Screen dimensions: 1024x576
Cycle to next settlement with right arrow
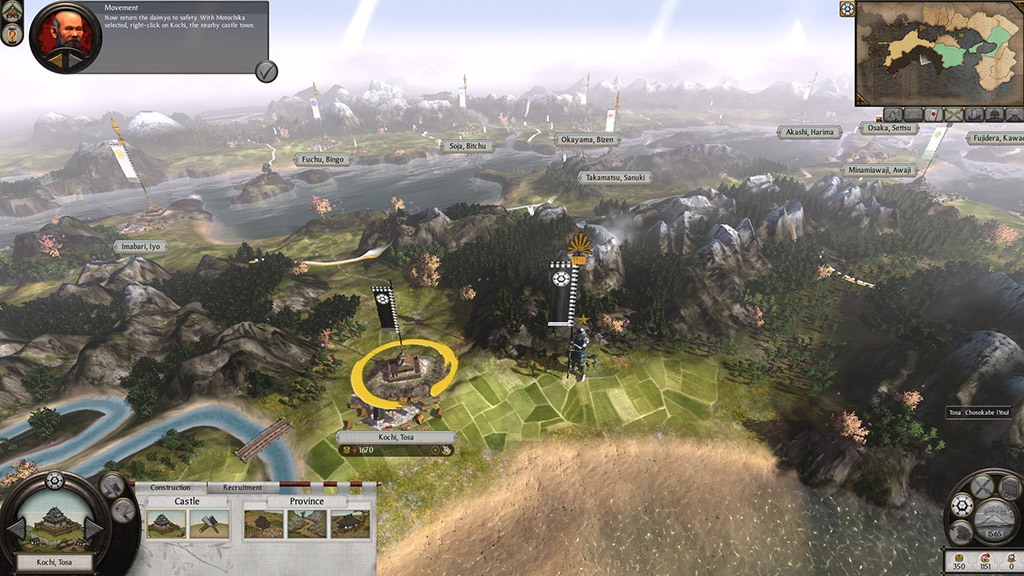(x=93, y=527)
